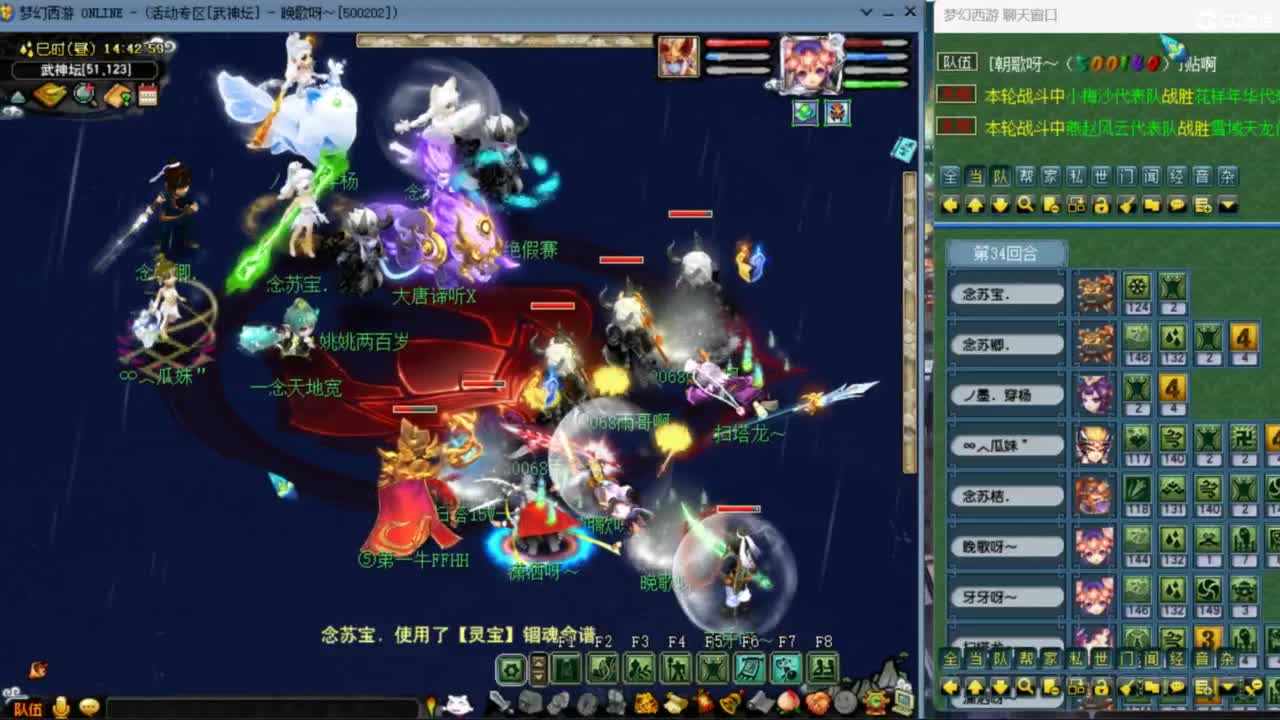
Task: Select the sword item in the bottom item bar
Action: pyautogui.click(x=502, y=703)
